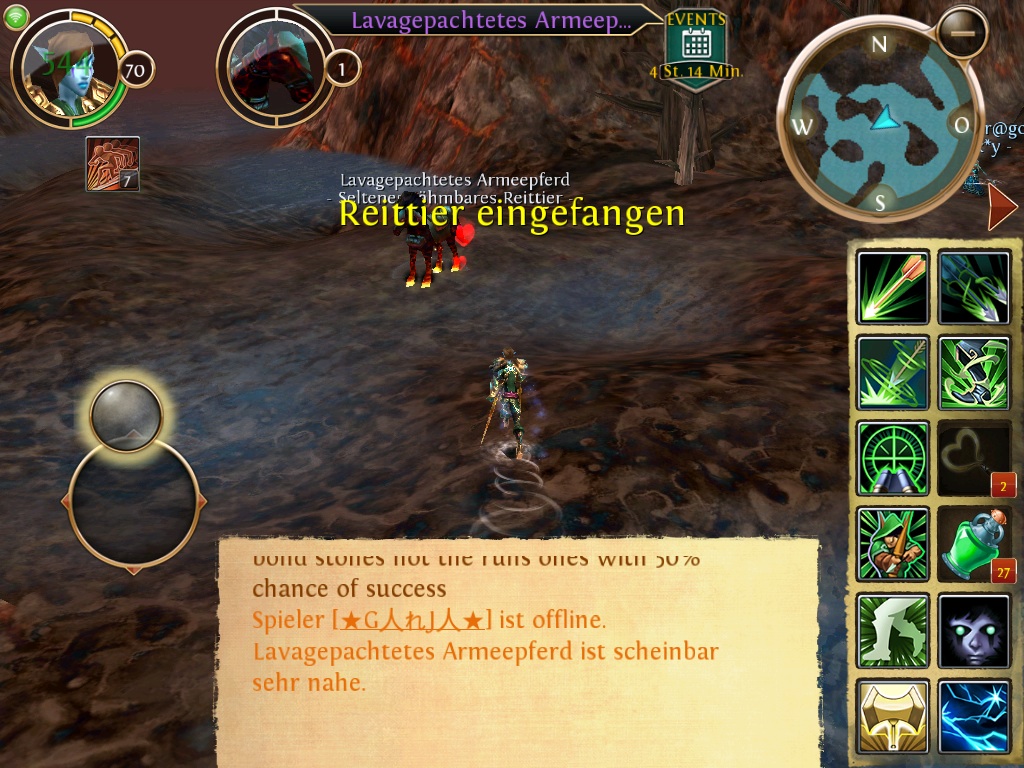1024x768 pixels.
Task: Activate the hooded archer skill
Action: (x=892, y=545)
